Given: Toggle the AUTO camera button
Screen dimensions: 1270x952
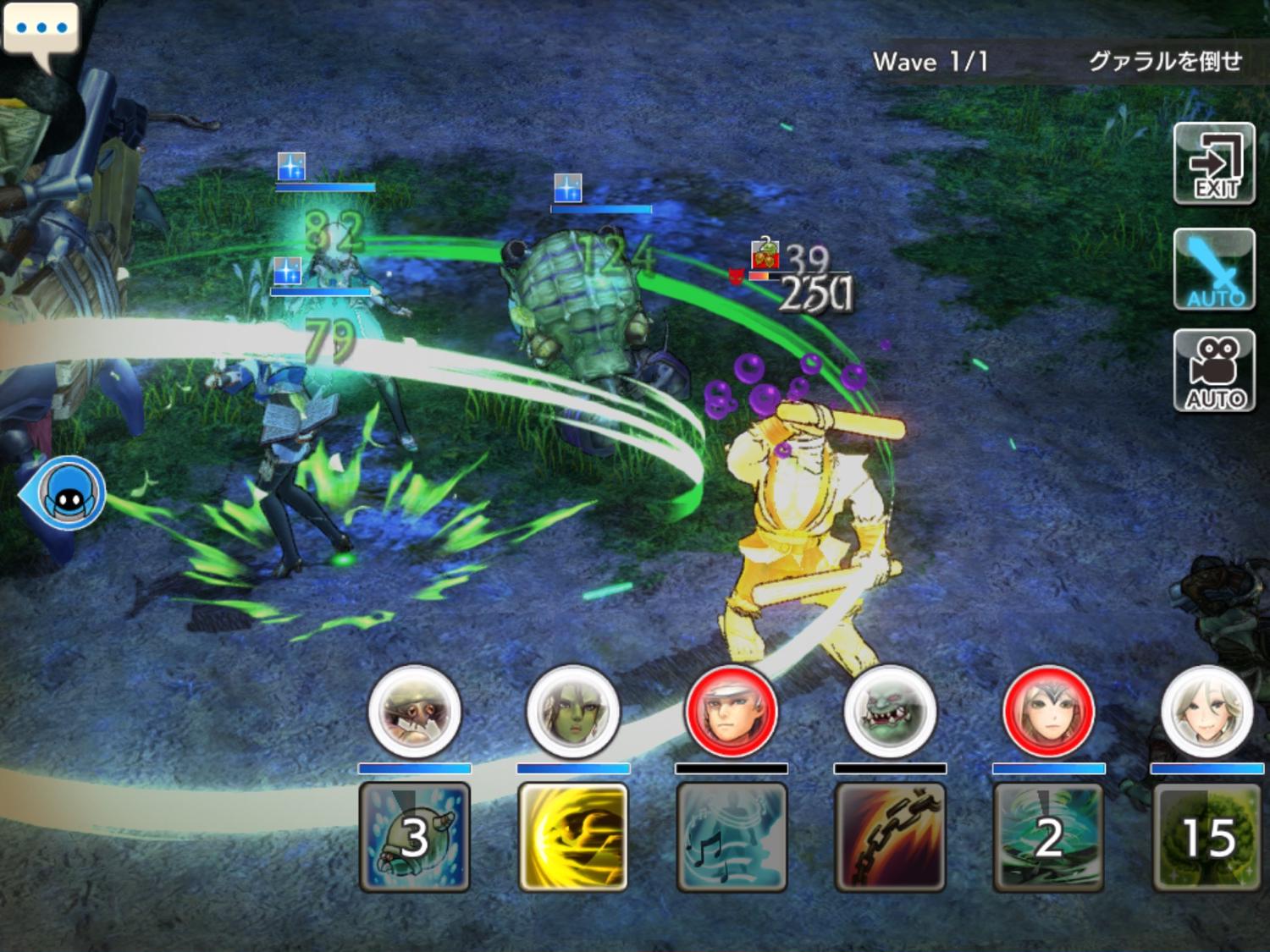Looking at the screenshot, I should 1214,371.
